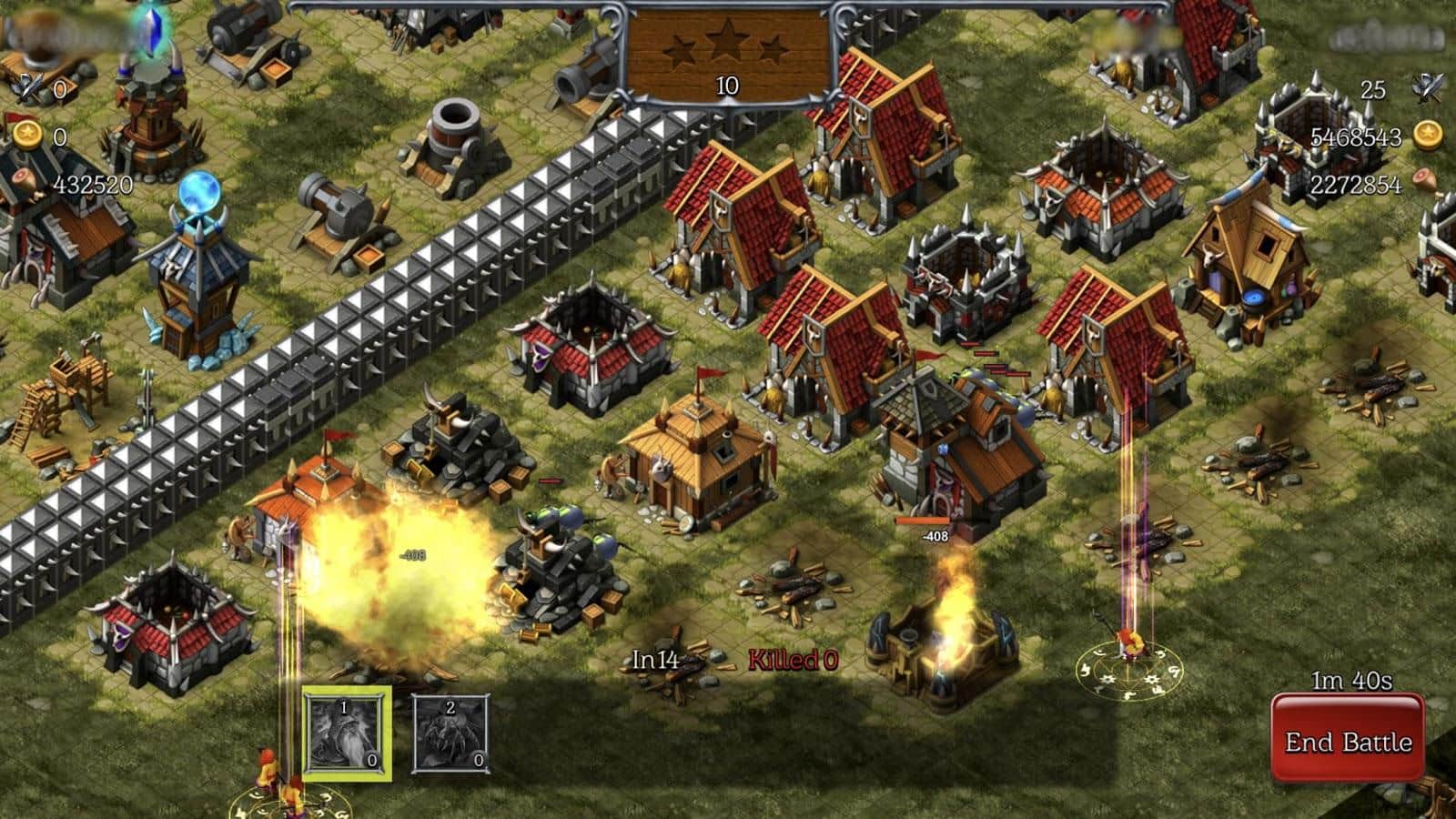The image size is (1456, 819).
Task: Click the In14 counter label
Action: (x=657, y=659)
